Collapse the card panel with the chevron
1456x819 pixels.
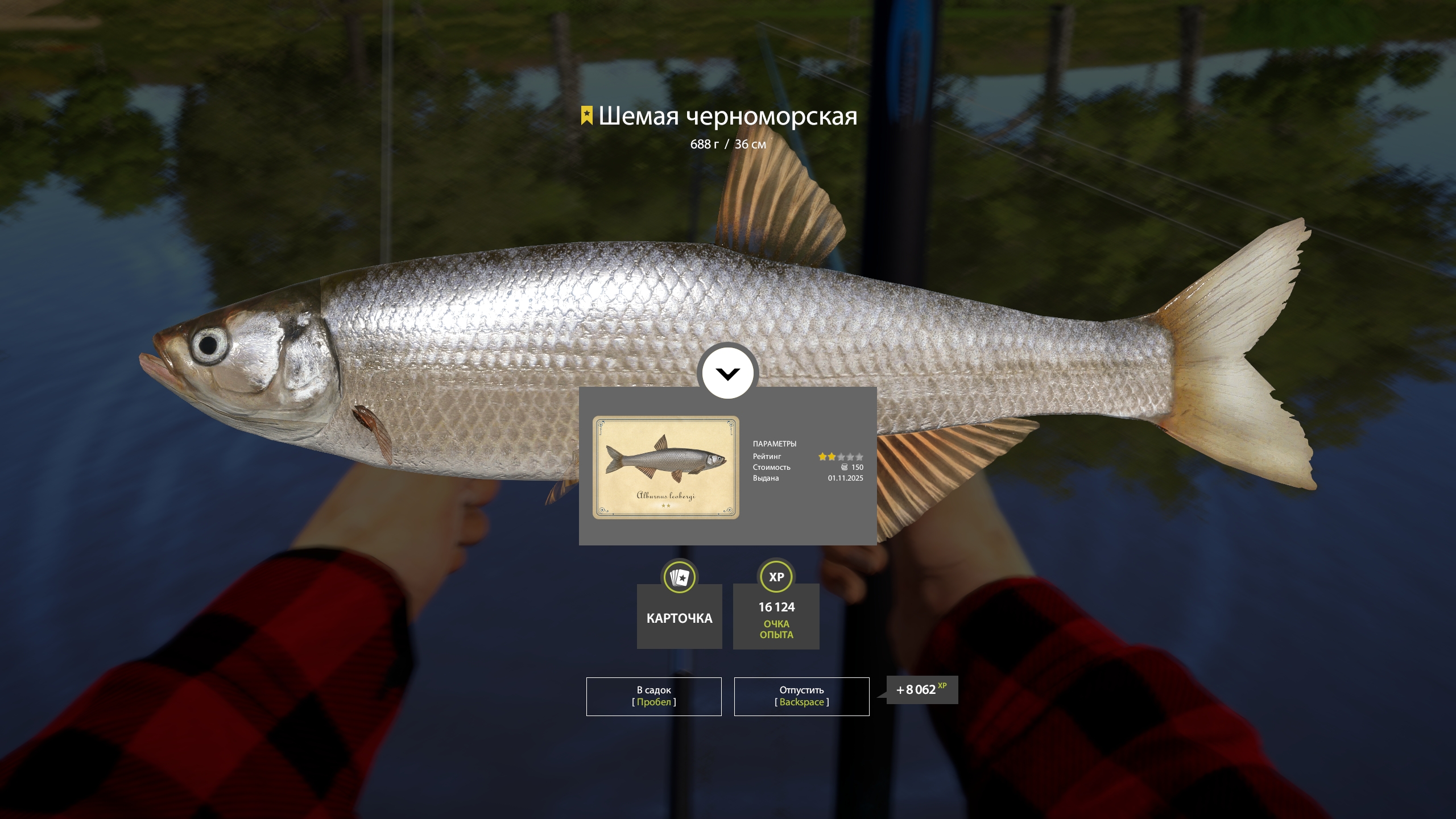click(727, 374)
